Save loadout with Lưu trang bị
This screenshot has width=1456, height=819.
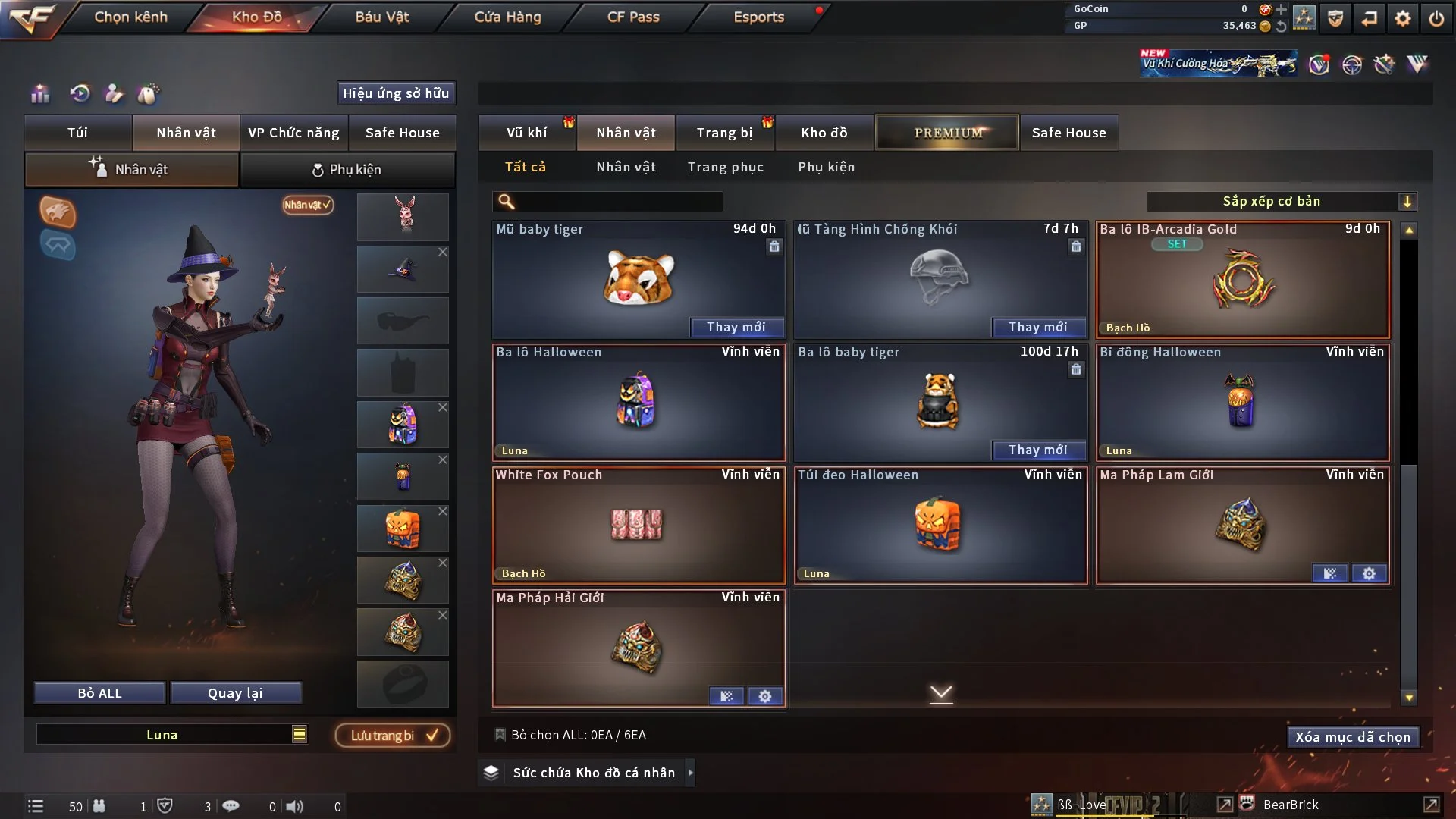point(393,736)
